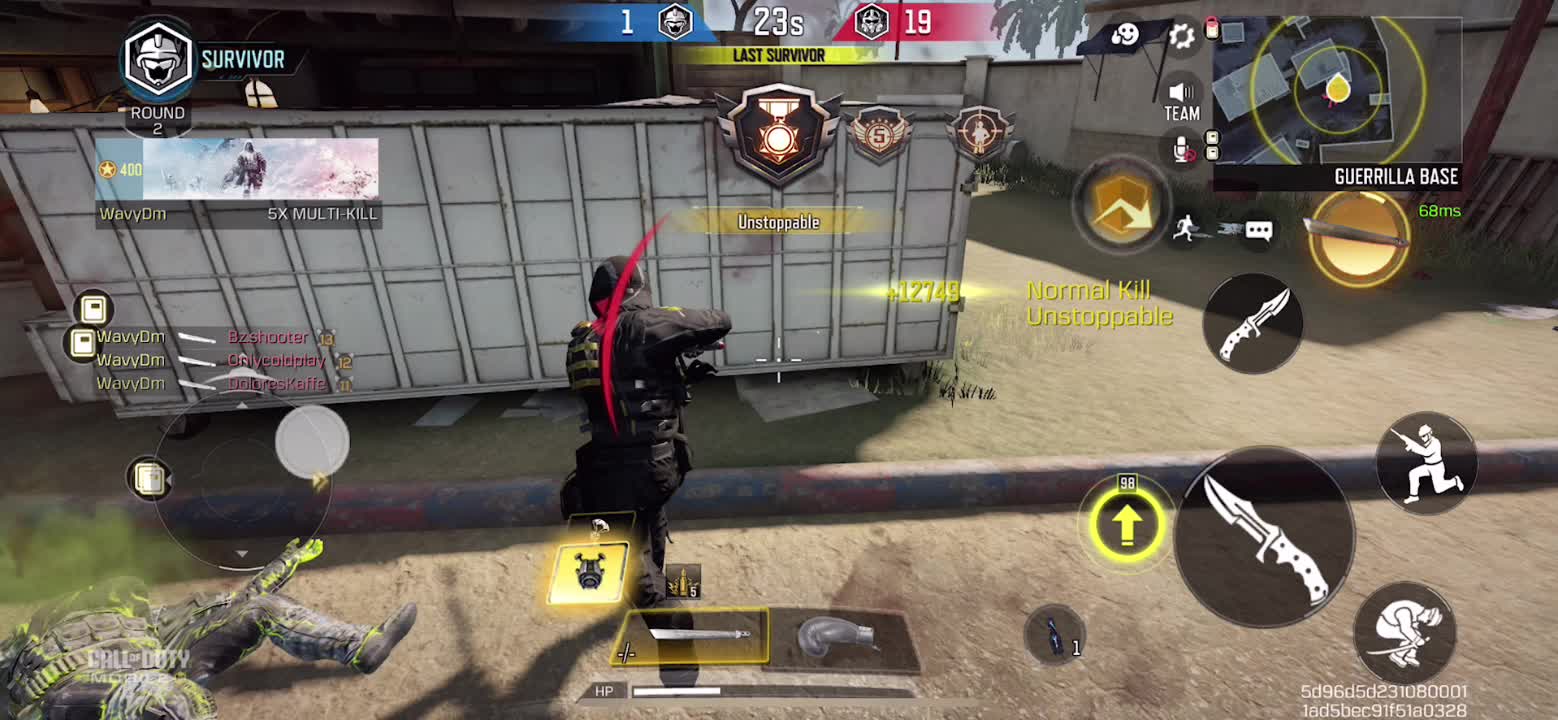Throw the molotov bottle grenade

1055,635
